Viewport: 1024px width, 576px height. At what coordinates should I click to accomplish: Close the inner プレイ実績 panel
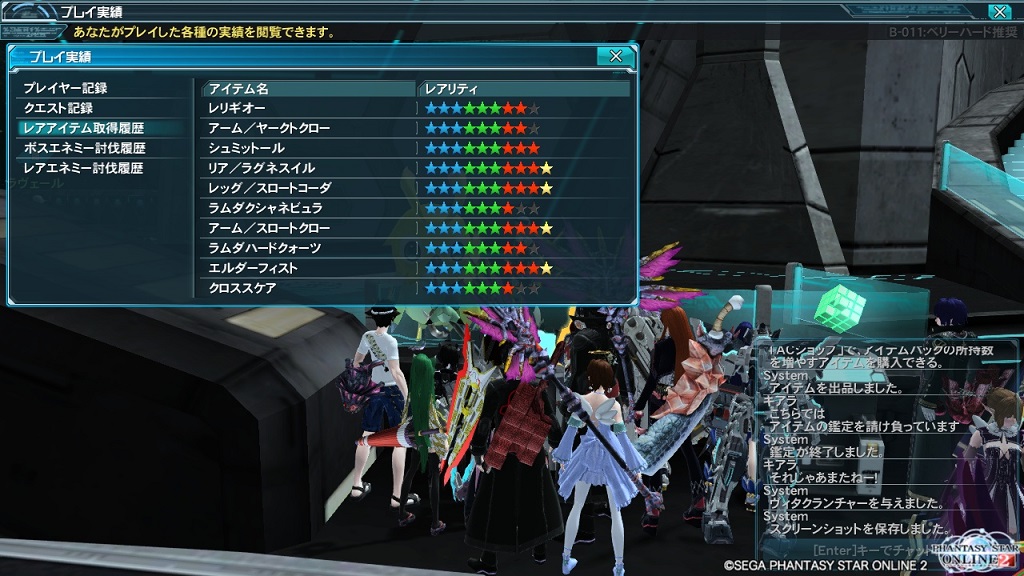click(616, 56)
